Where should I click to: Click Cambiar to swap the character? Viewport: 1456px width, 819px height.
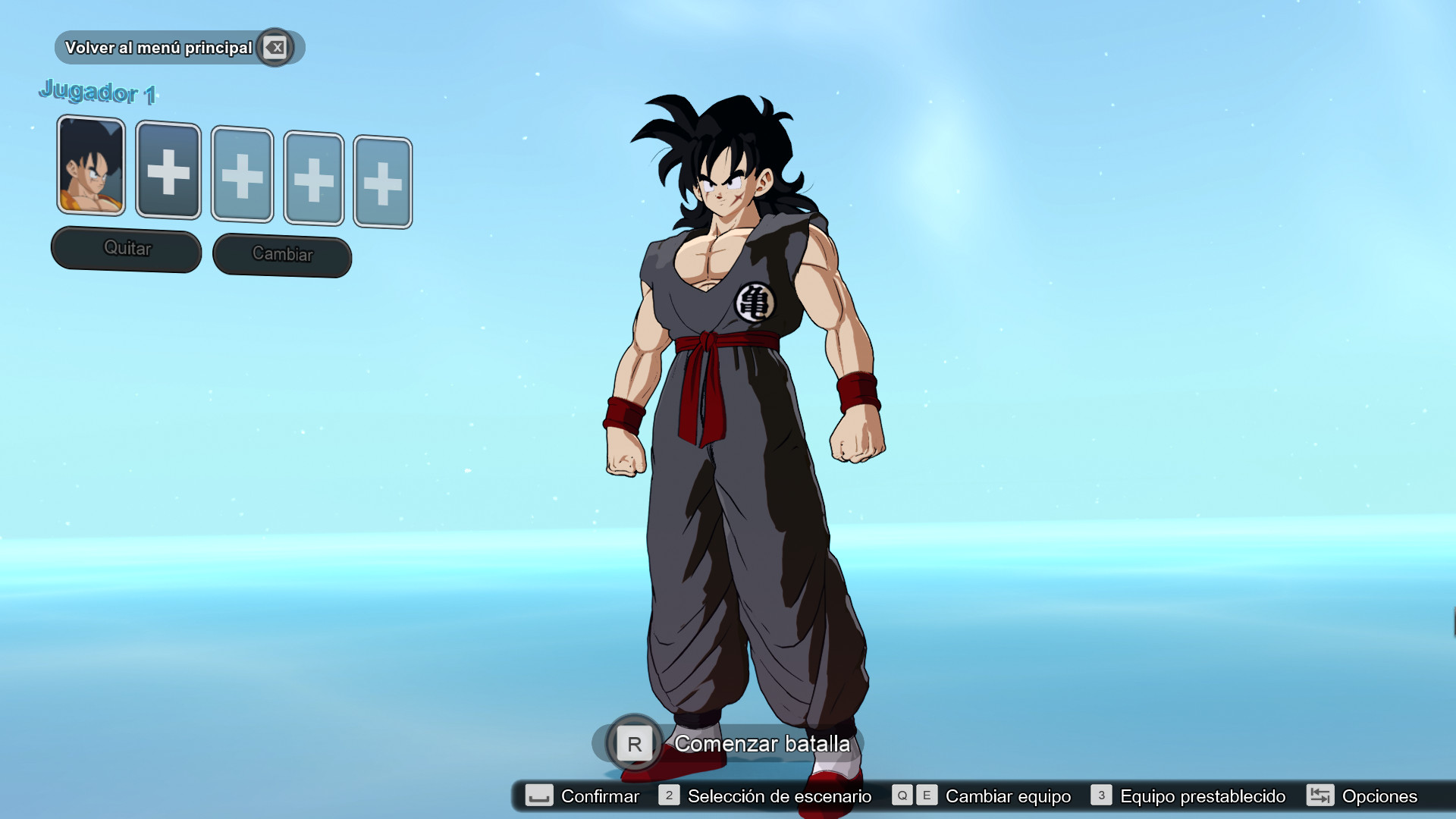(x=281, y=254)
